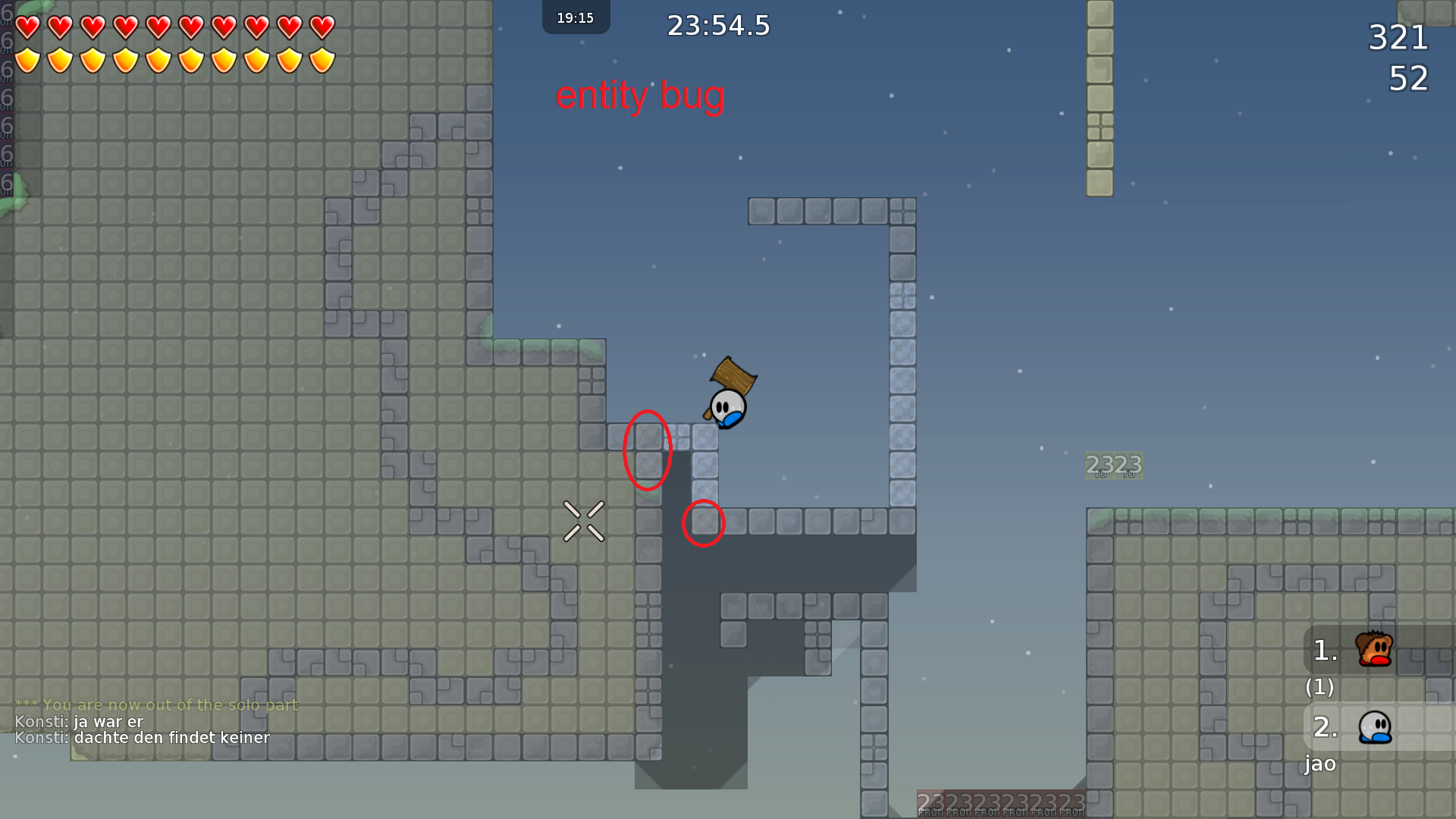Click the score display showing 321
The image size is (1456, 819).
pyautogui.click(x=1398, y=38)
